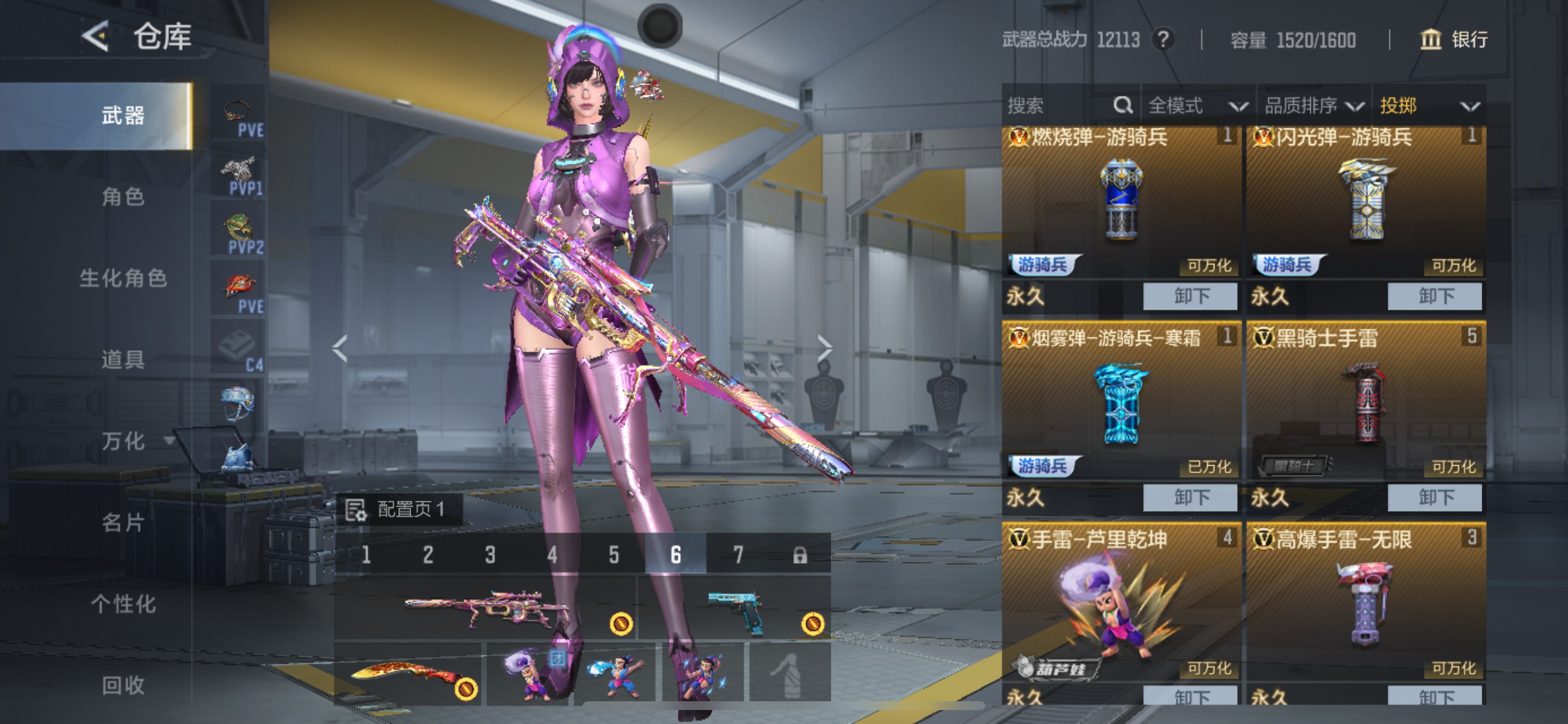Switch to the 角色 character tab
The width and height of the screenshot is (1568, 724).
point(123,196)
